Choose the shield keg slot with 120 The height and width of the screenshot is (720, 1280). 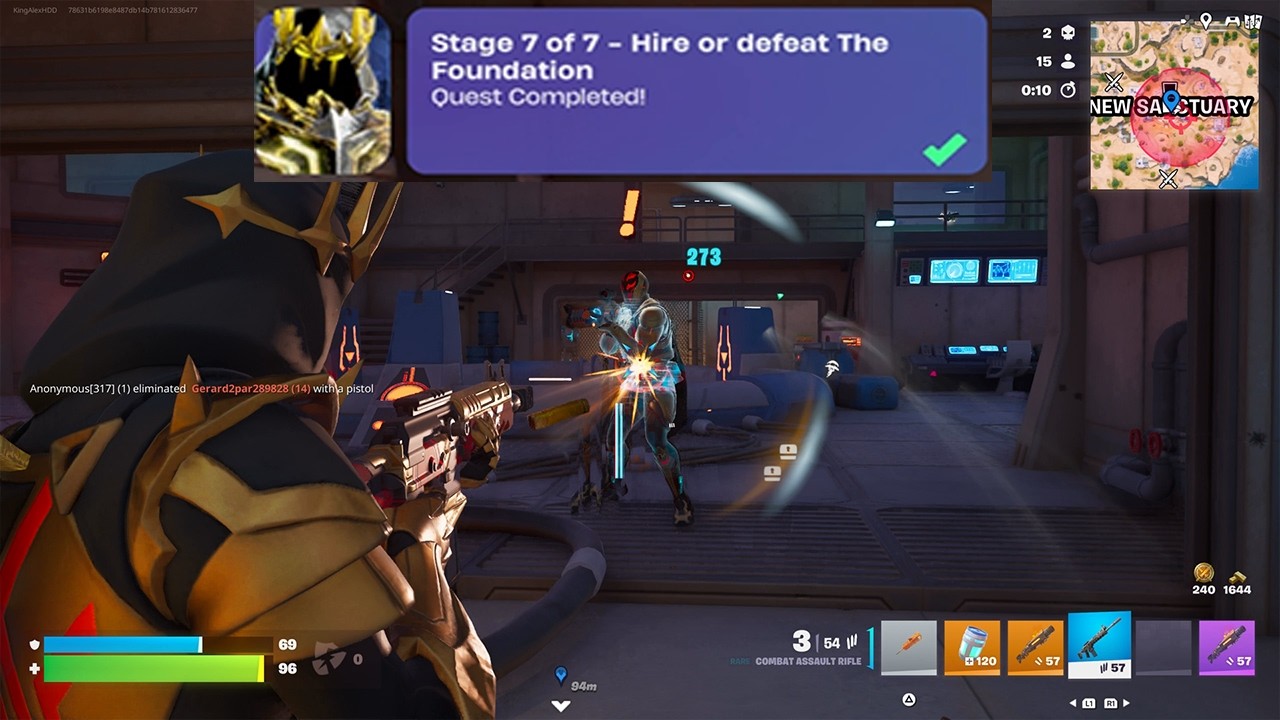[972, 647]
